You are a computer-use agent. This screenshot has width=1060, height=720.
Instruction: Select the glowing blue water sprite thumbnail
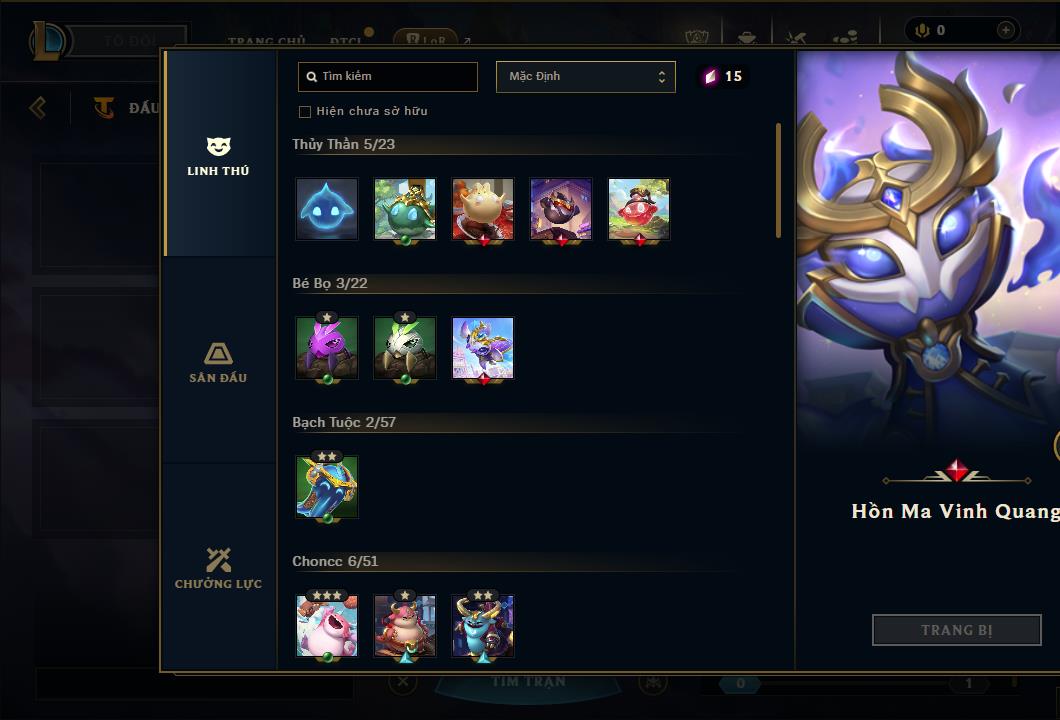(x=327, y=209)
